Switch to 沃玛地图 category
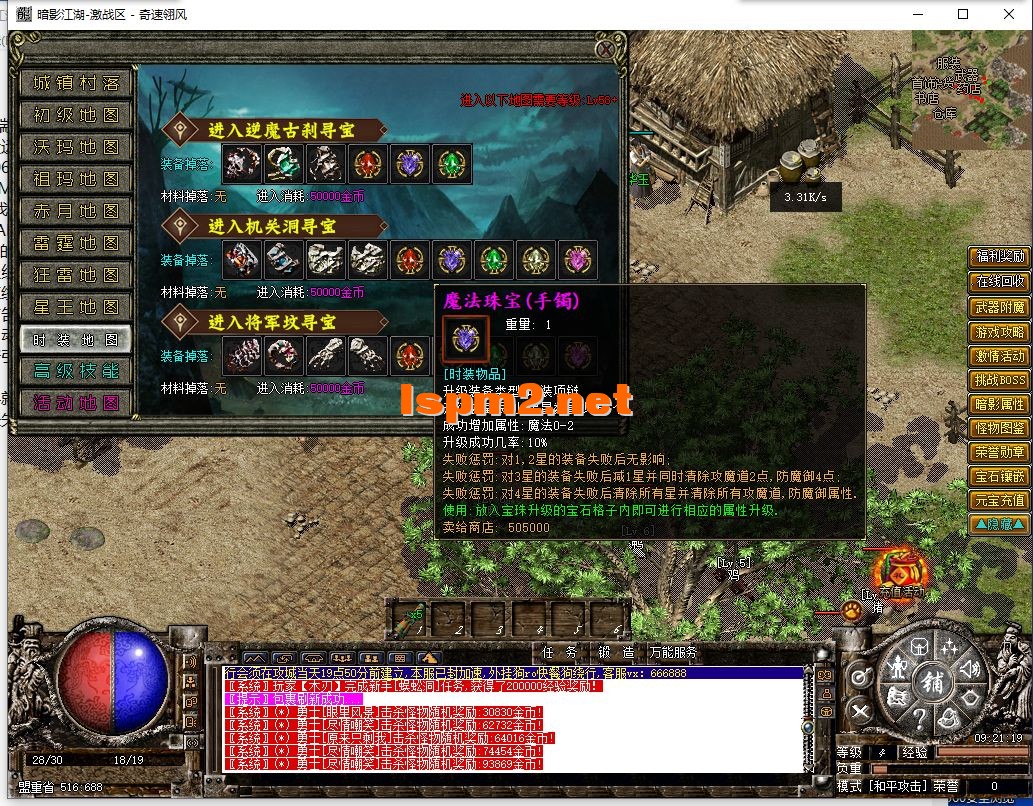Screen dimensions: 1033x806 coord(76,147)
